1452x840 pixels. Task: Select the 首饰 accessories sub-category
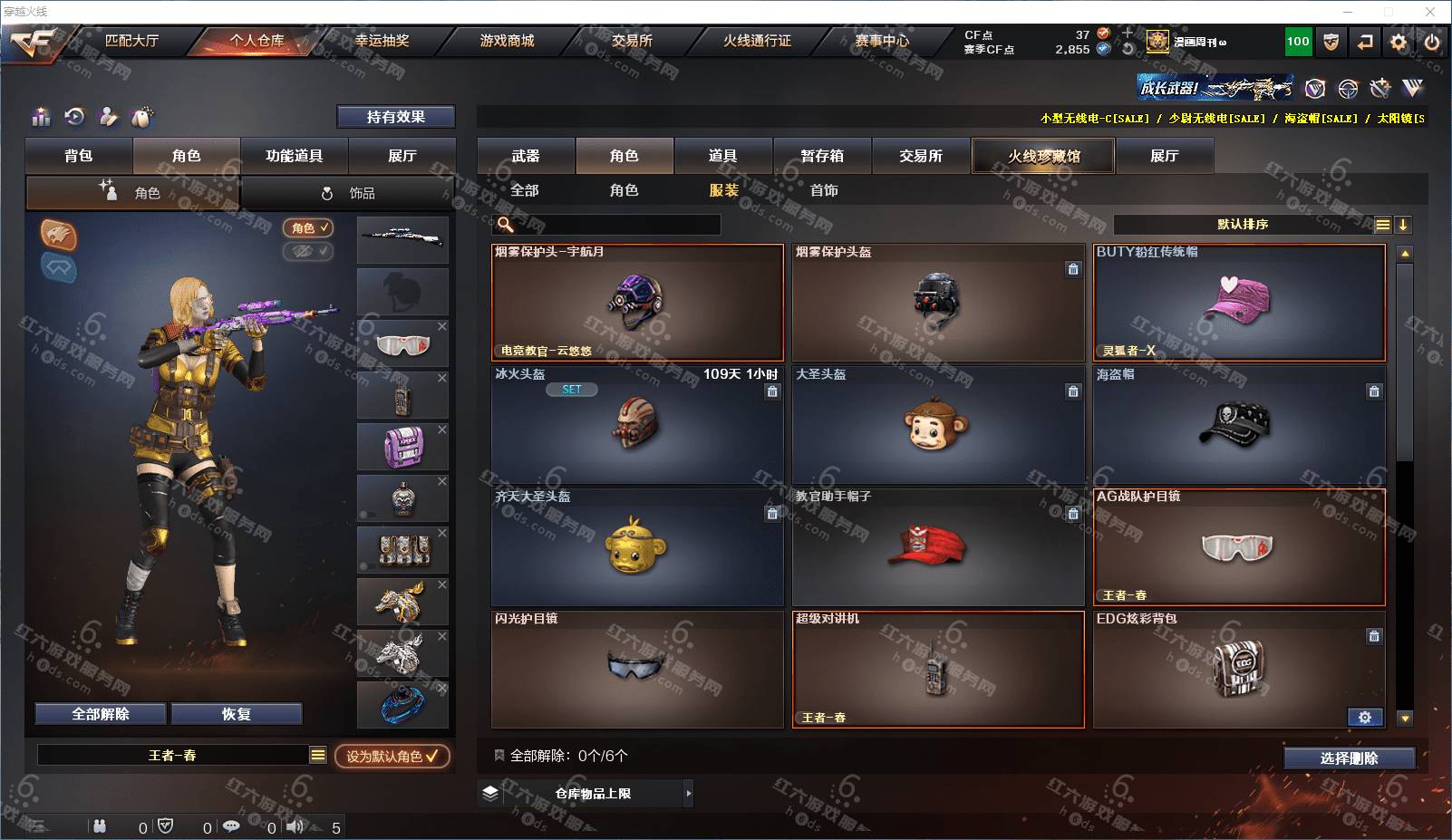click(x=824, y=190)
